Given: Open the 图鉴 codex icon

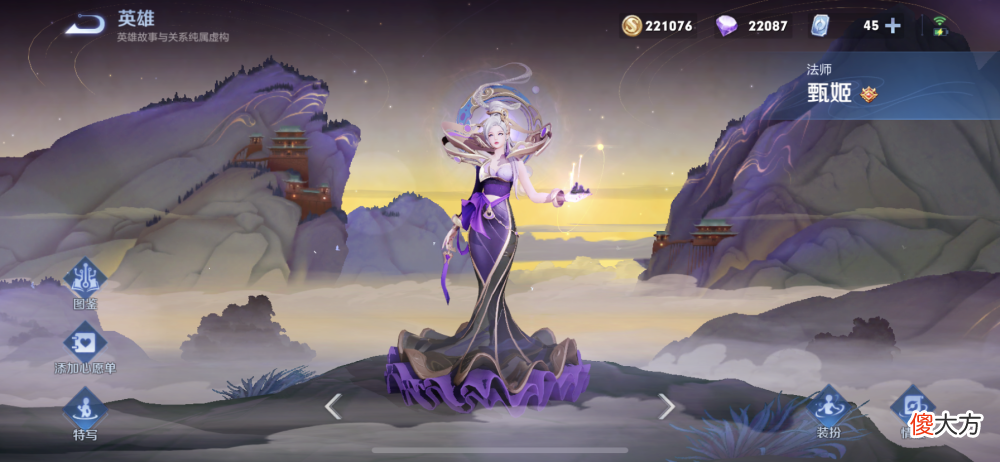Looking at the screenshot, I should point(85,279).
